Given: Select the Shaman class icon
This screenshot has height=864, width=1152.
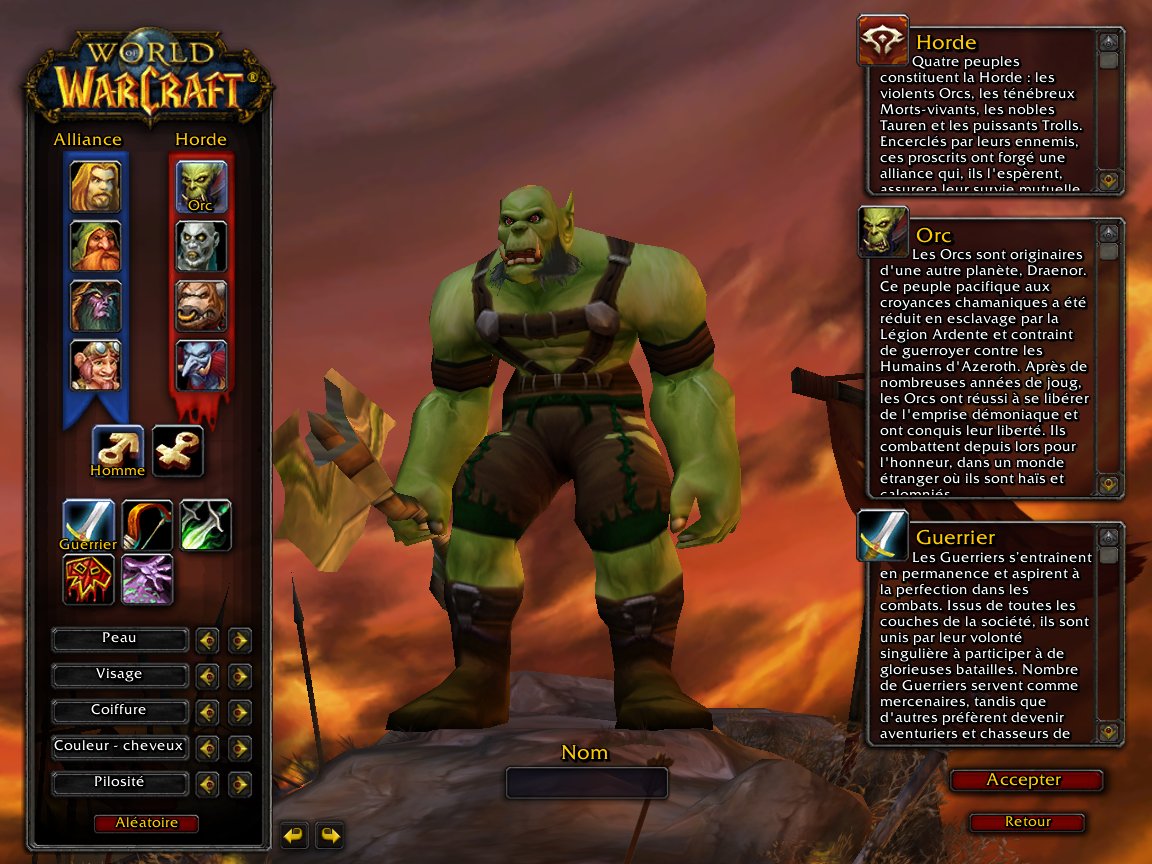Looking at the screenshot, I should click(x=88, y=580).
